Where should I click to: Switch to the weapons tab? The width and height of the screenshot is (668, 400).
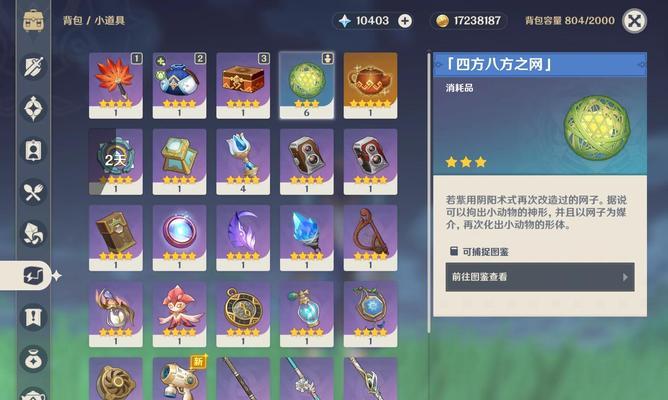(x=33, y=67)
